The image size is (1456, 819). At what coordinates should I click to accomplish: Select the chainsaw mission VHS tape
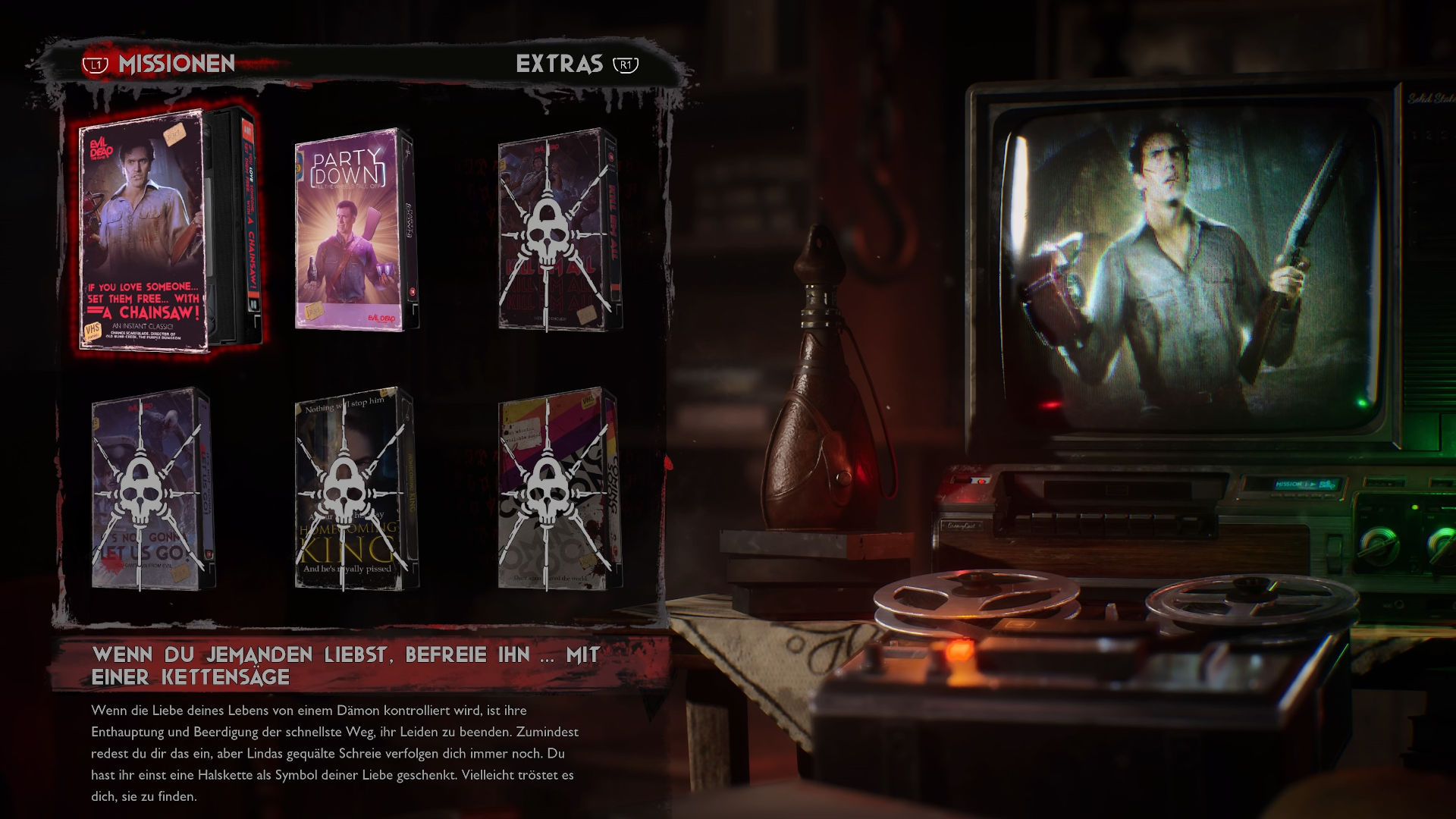tap(168, 230)
